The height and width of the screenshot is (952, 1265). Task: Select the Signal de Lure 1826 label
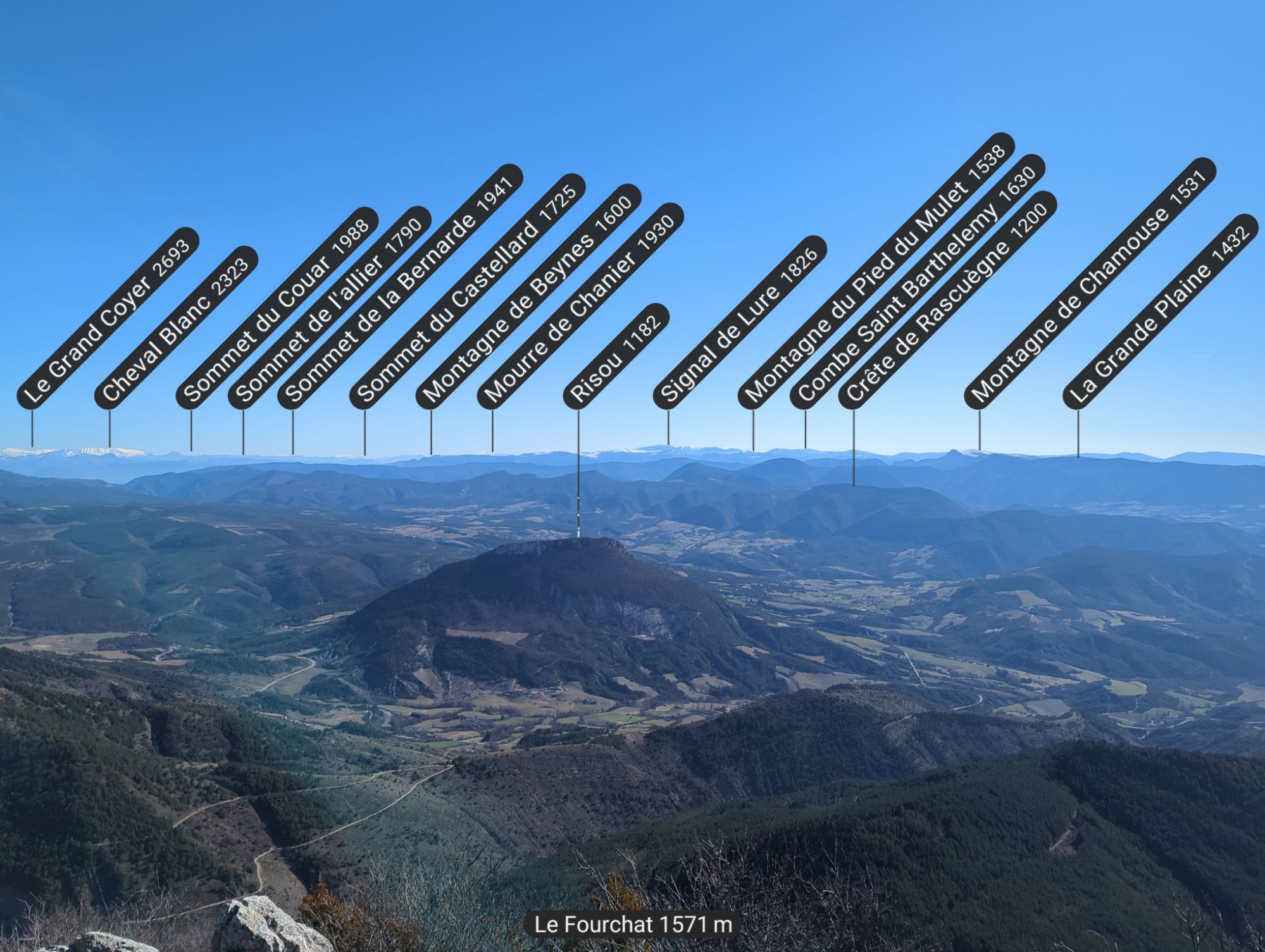coord(740,321)
